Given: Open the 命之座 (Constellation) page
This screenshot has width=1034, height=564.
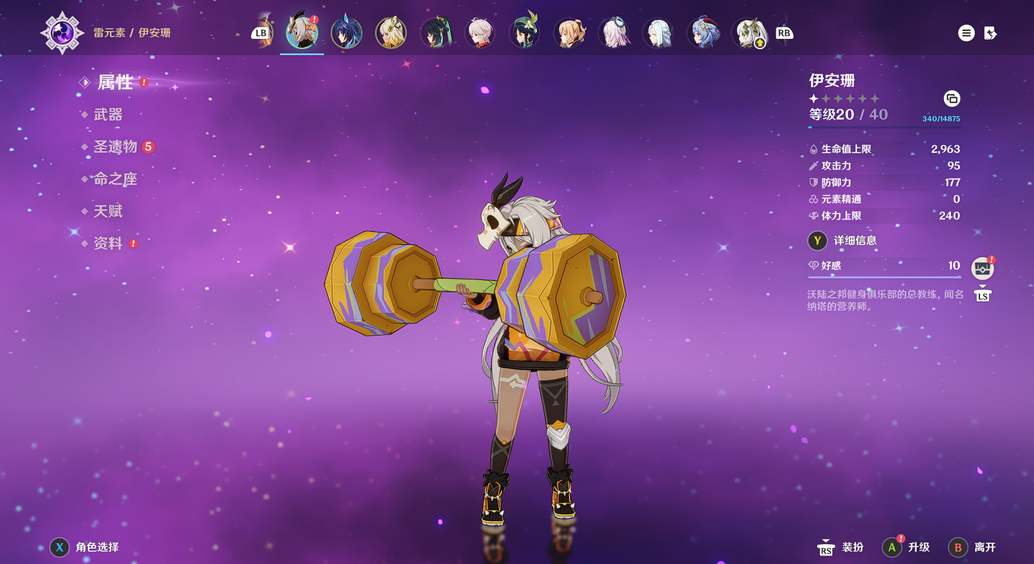Looking at the screenshot, I should (x=115, y=179).
